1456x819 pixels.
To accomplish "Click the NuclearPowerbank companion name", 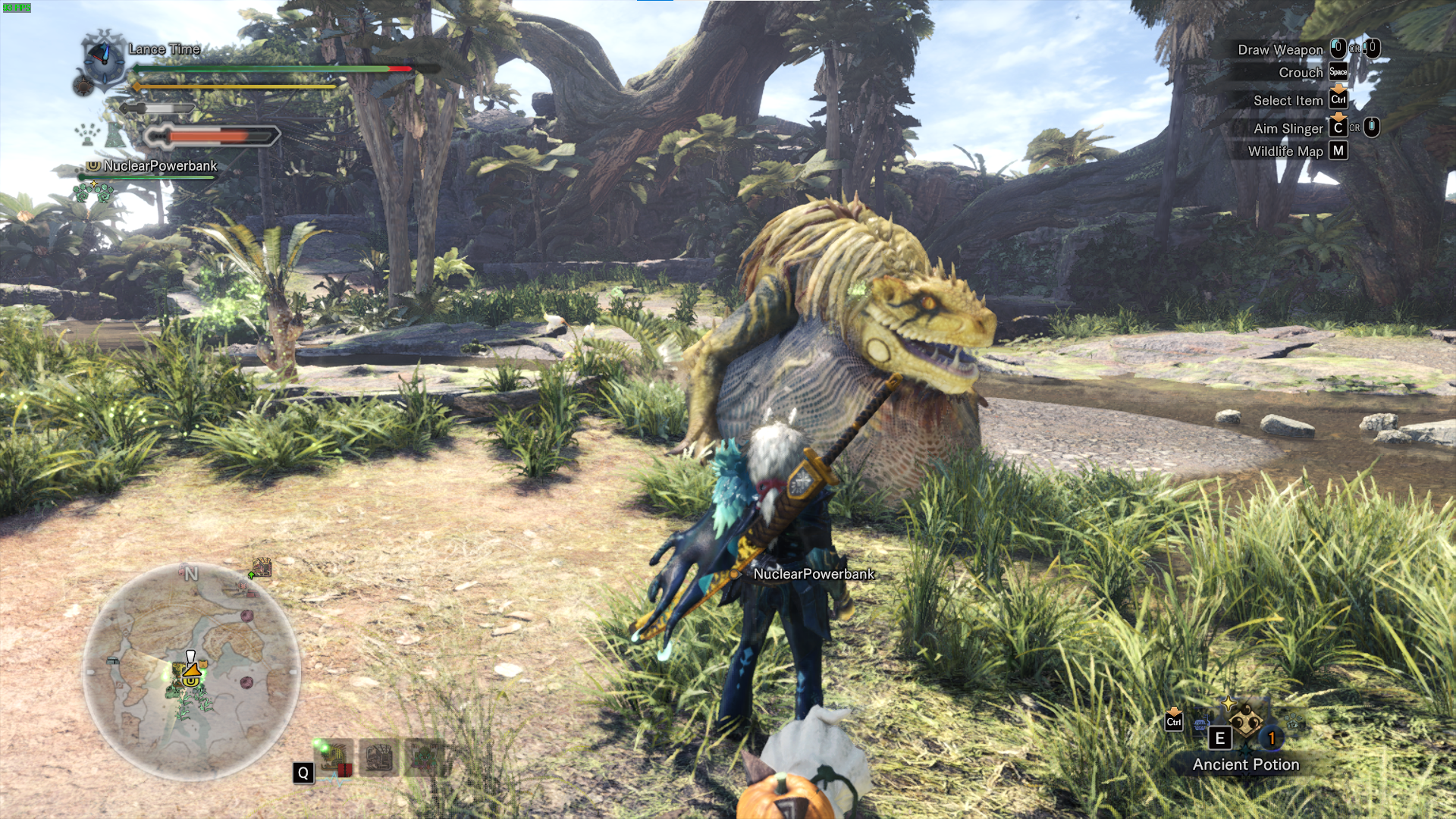I will click(x=160, y=165).
